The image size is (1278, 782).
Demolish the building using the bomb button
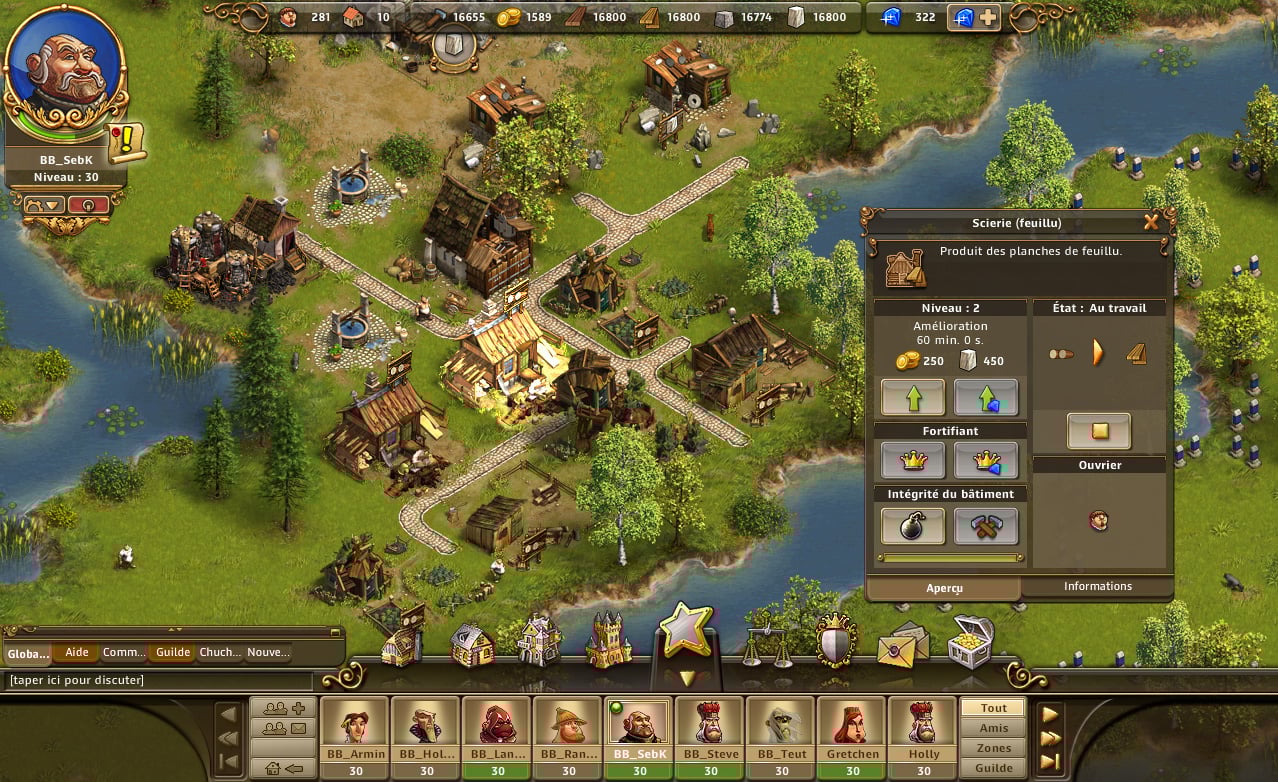(912, 526)
